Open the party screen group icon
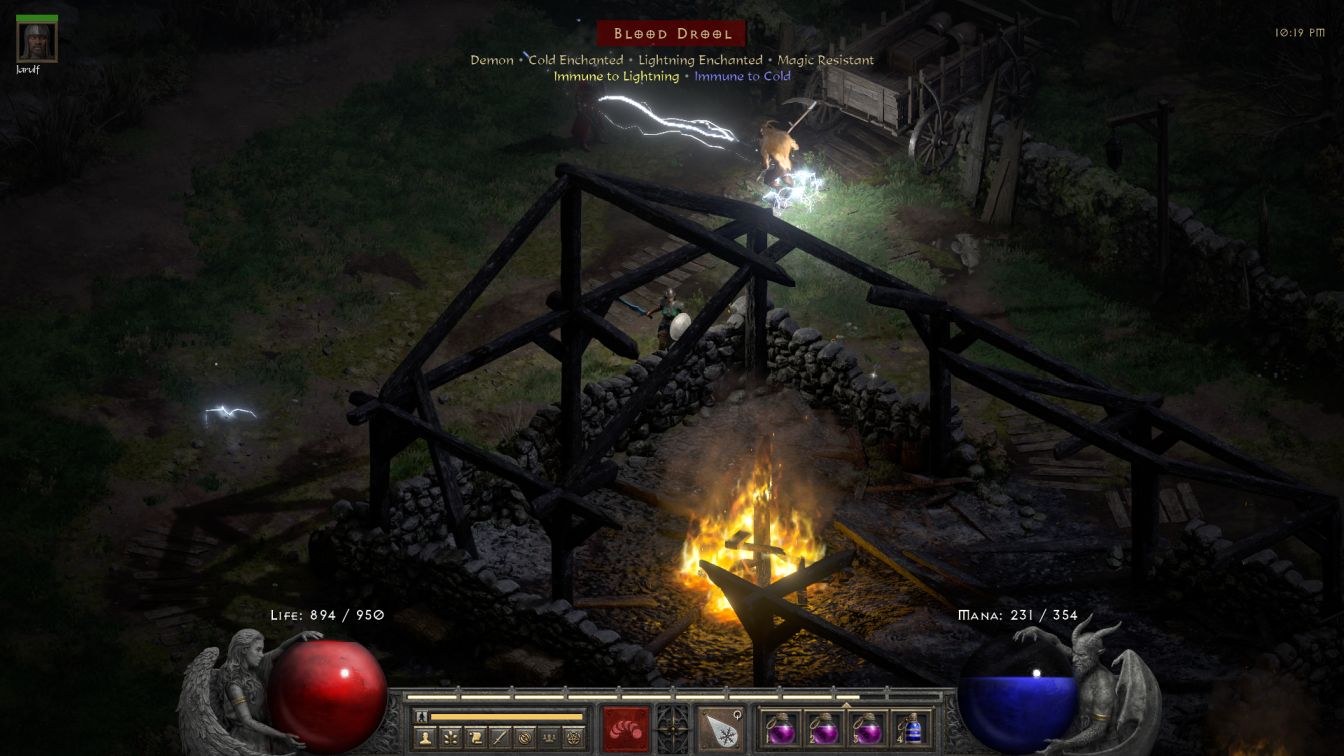Image resolution: width=1344 pixels, height=756 pixels. click(549, 738)
